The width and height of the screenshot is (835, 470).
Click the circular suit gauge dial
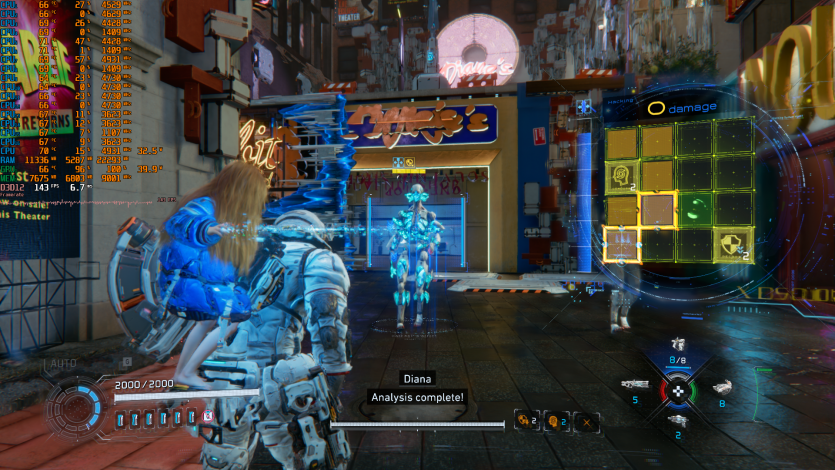75,410
